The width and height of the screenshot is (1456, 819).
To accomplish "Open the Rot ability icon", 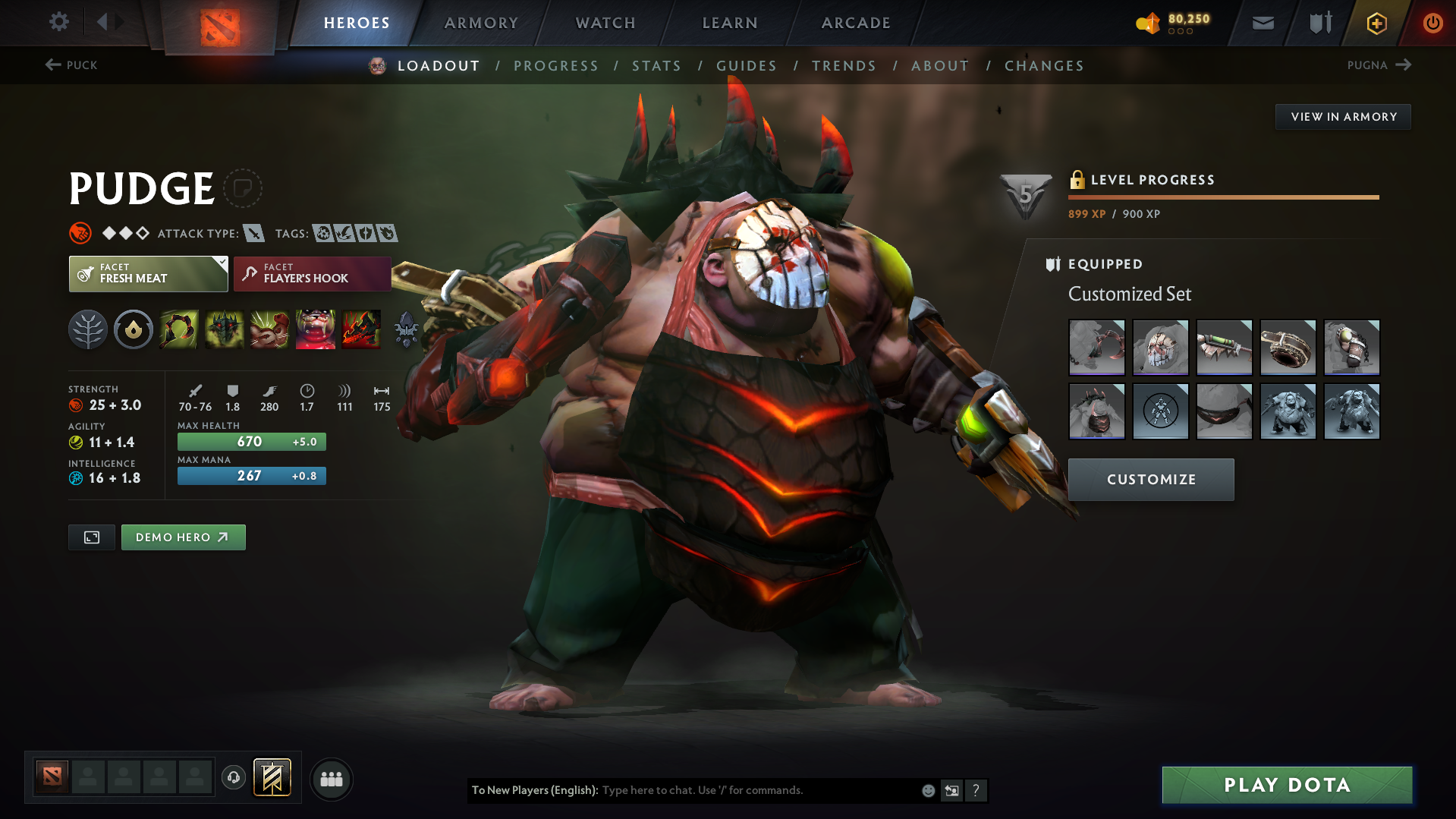I will pyautogui.click(x=224, y=329).
